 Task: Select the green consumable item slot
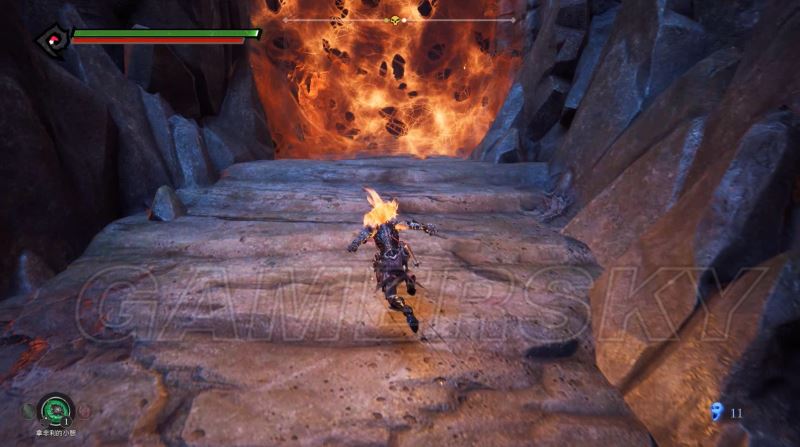point(54,410)
